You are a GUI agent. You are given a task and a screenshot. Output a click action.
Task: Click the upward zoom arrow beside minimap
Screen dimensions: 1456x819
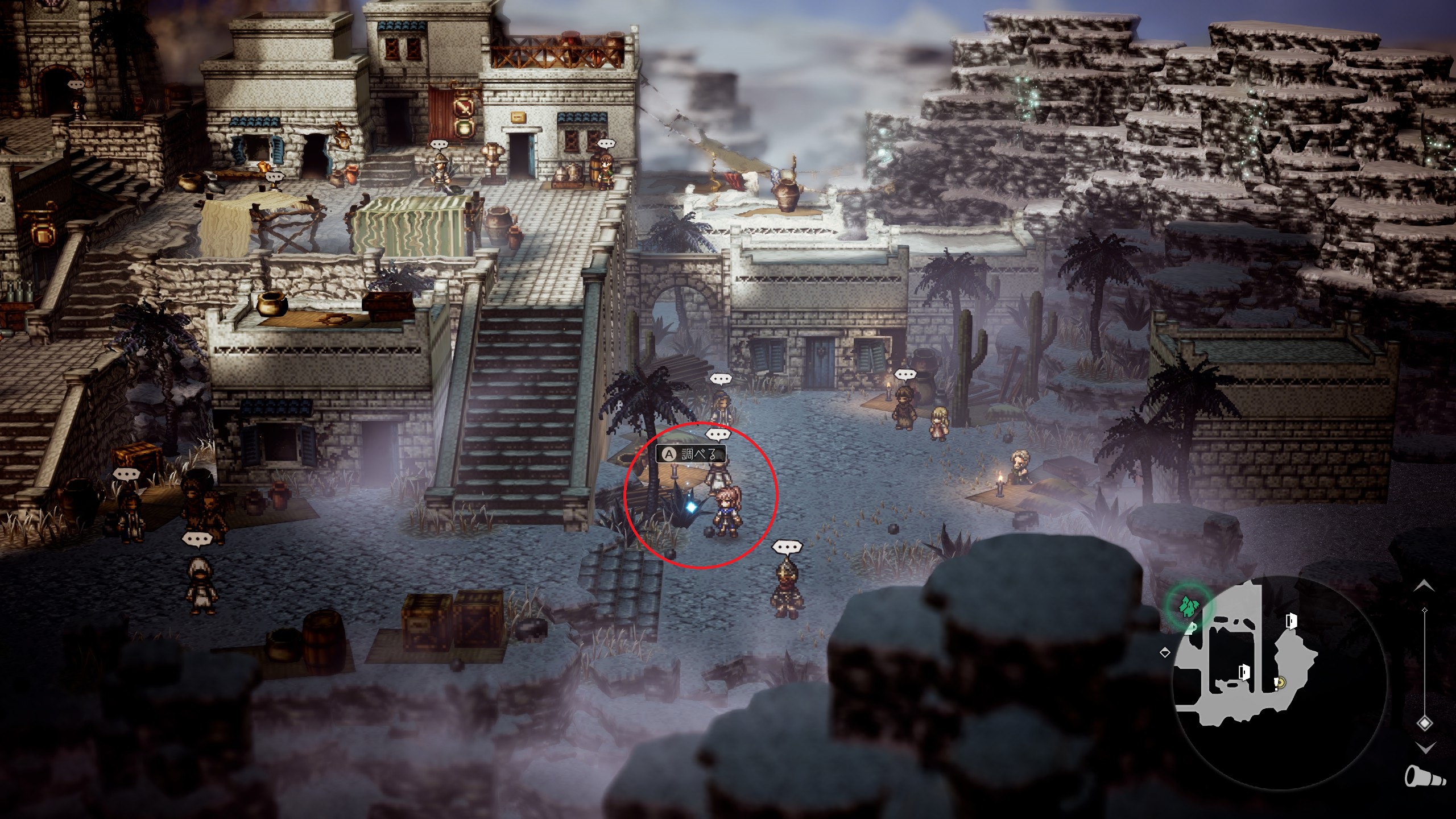click(1424, 585)
